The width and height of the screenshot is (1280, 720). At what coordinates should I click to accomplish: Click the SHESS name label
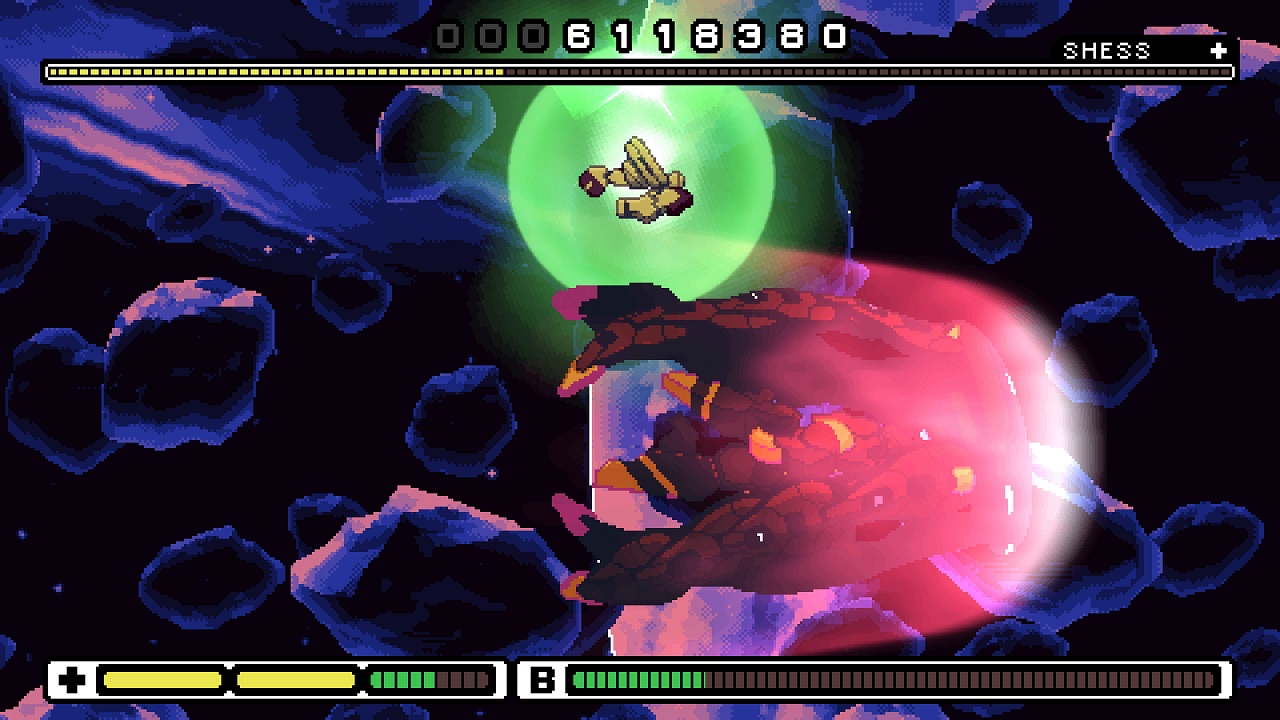[x=1105, y=49]
